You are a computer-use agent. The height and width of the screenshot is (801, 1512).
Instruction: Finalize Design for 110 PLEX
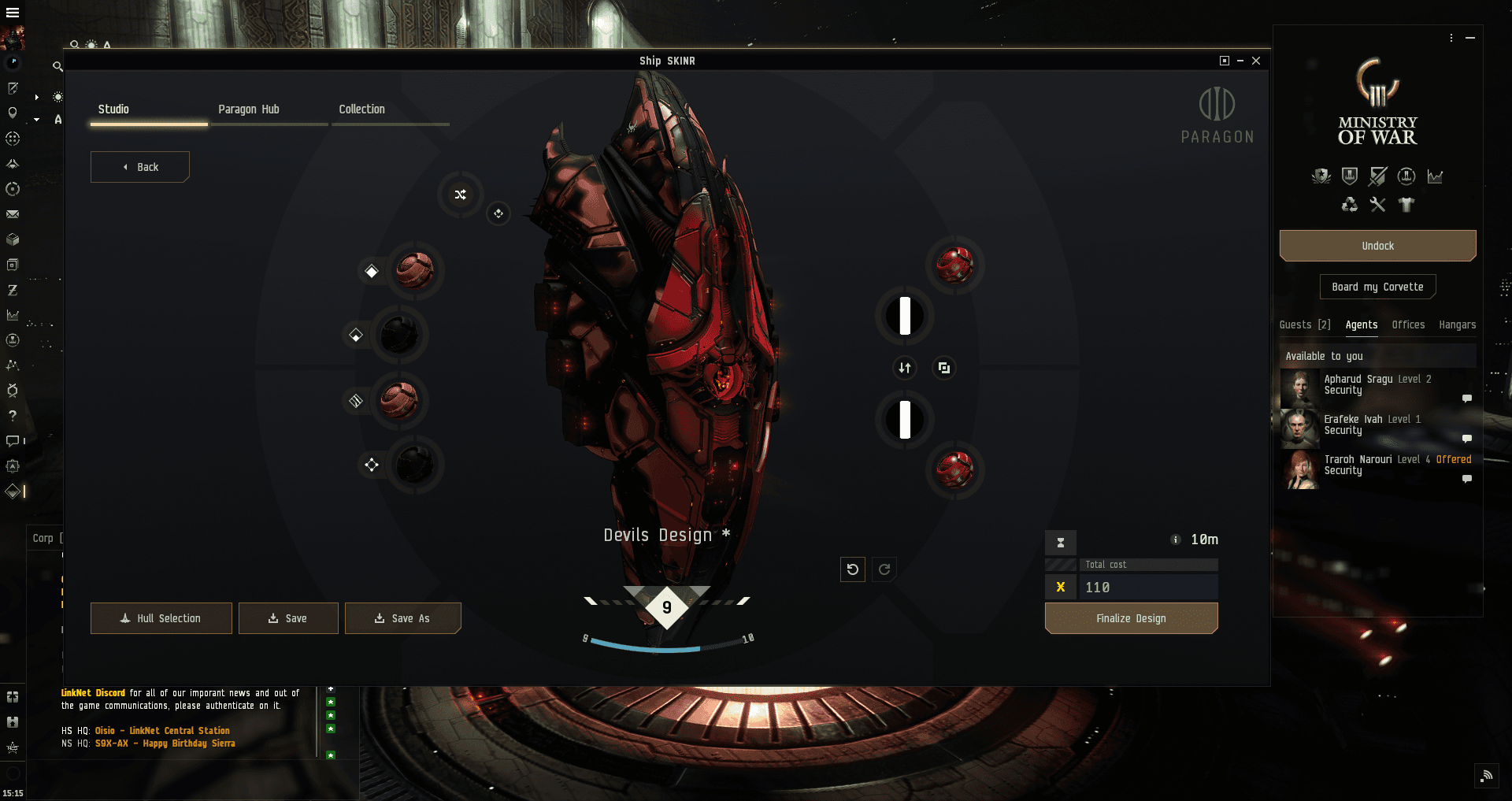(1131, 618)
